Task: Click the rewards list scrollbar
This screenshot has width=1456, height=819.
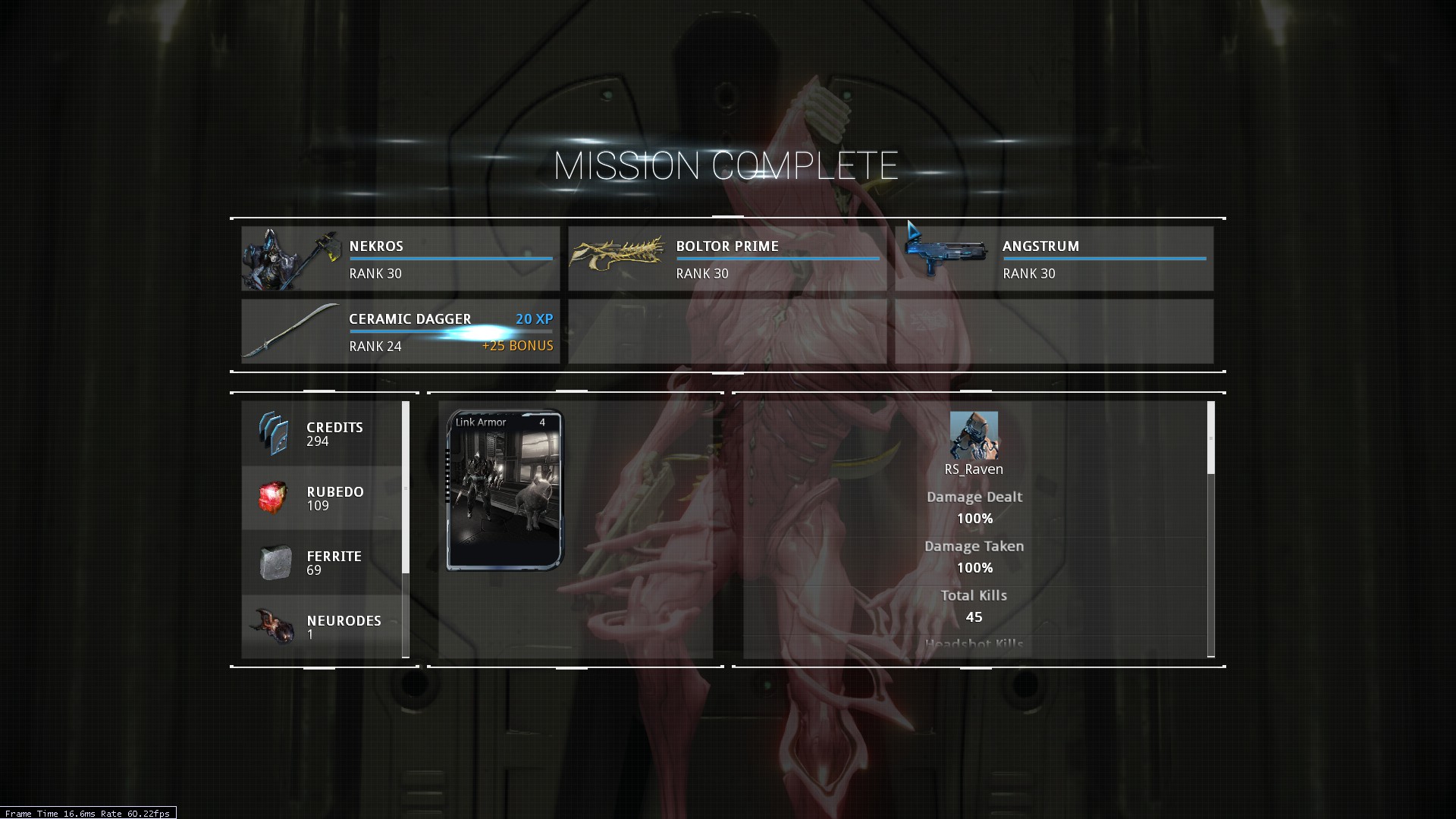Action: pyautogui.click(x=406, y=487)
